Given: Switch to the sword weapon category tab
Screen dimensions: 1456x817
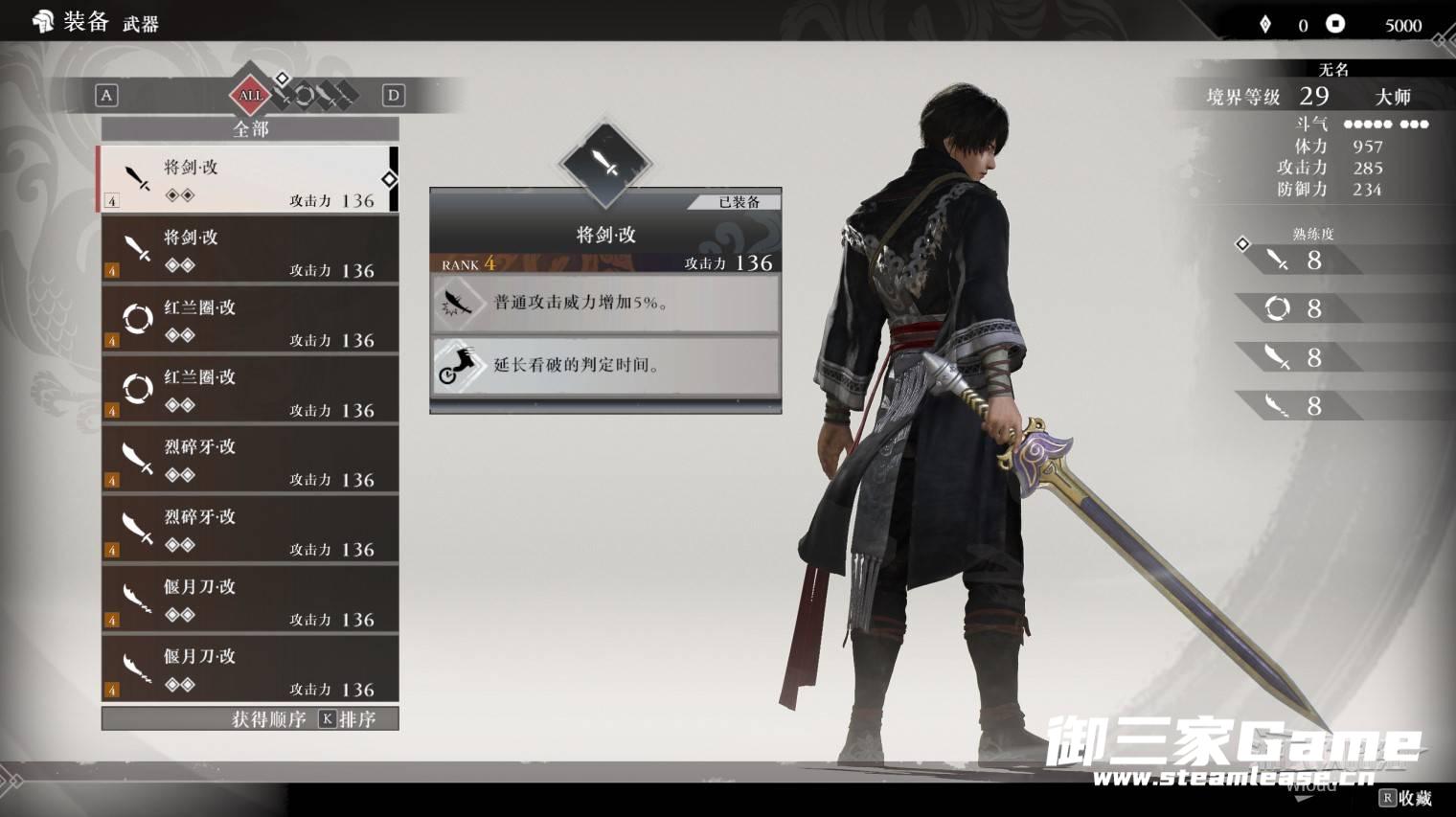Looking at the screenshot, I should pyautogui.click(x=283, y=95).
